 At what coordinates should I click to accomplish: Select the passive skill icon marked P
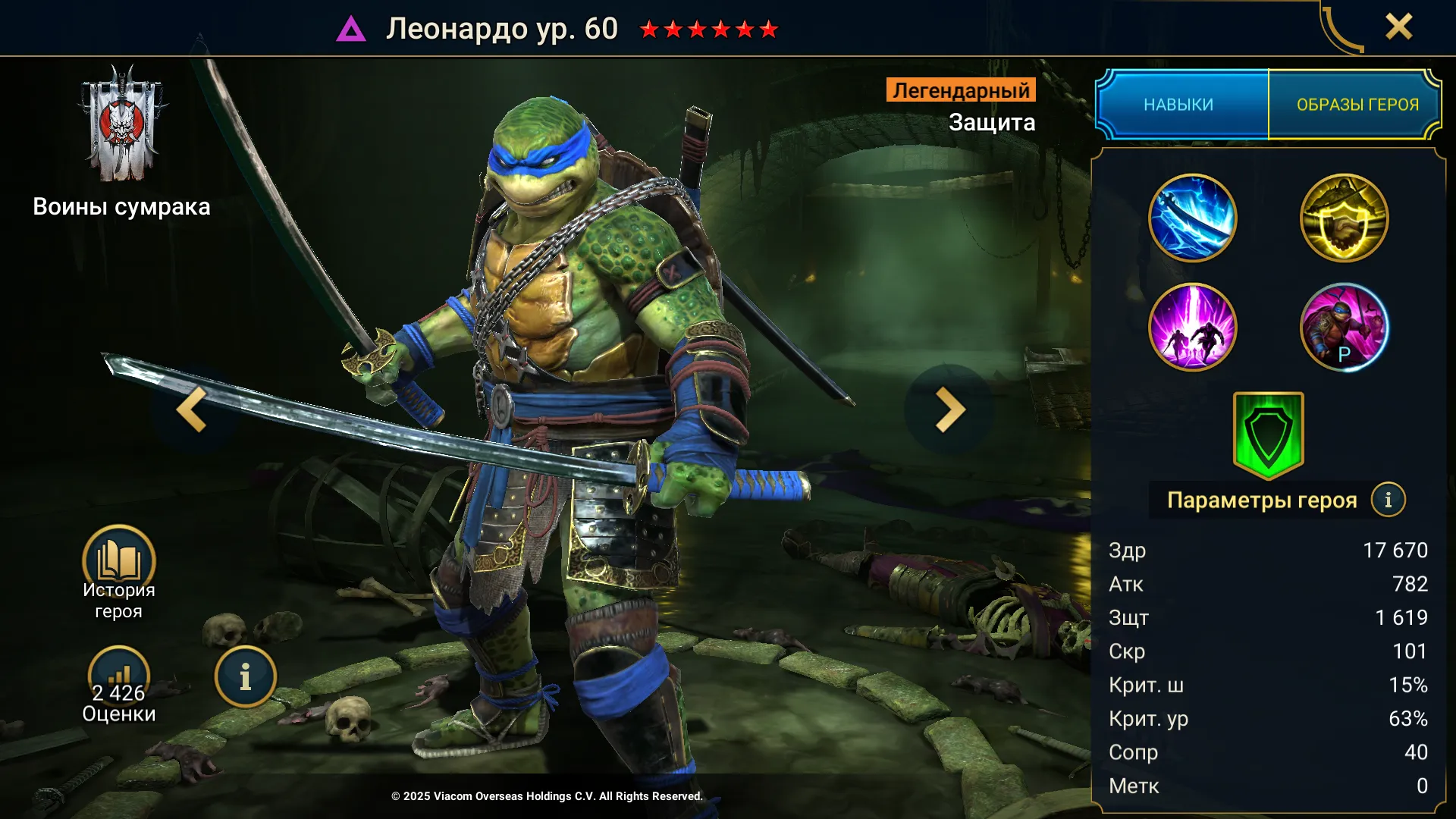[x=1344, y=328]
